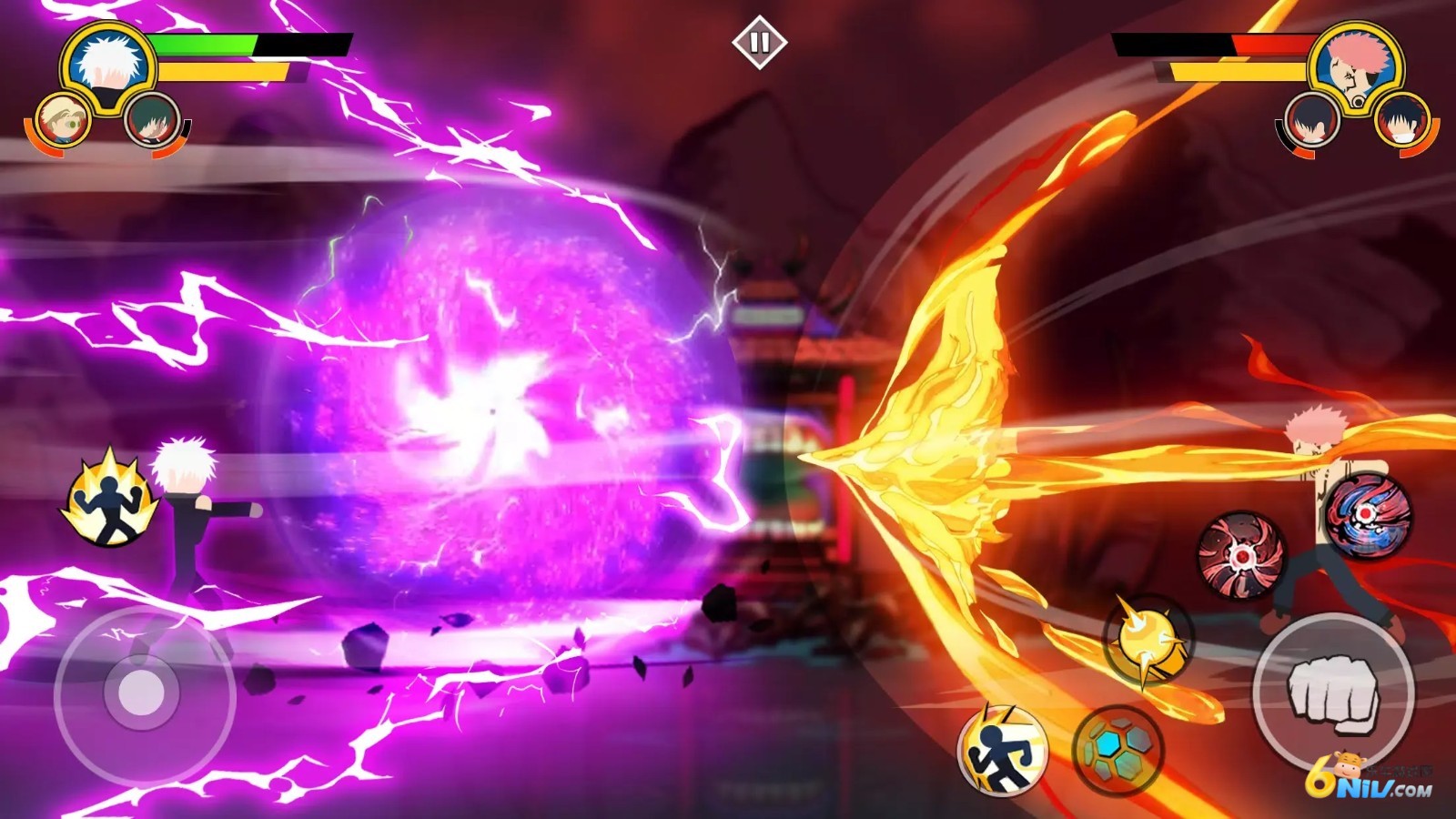The image size is (1456, 819).
Task: Activate the power-up transformation icon
Action: coord(108,499)
